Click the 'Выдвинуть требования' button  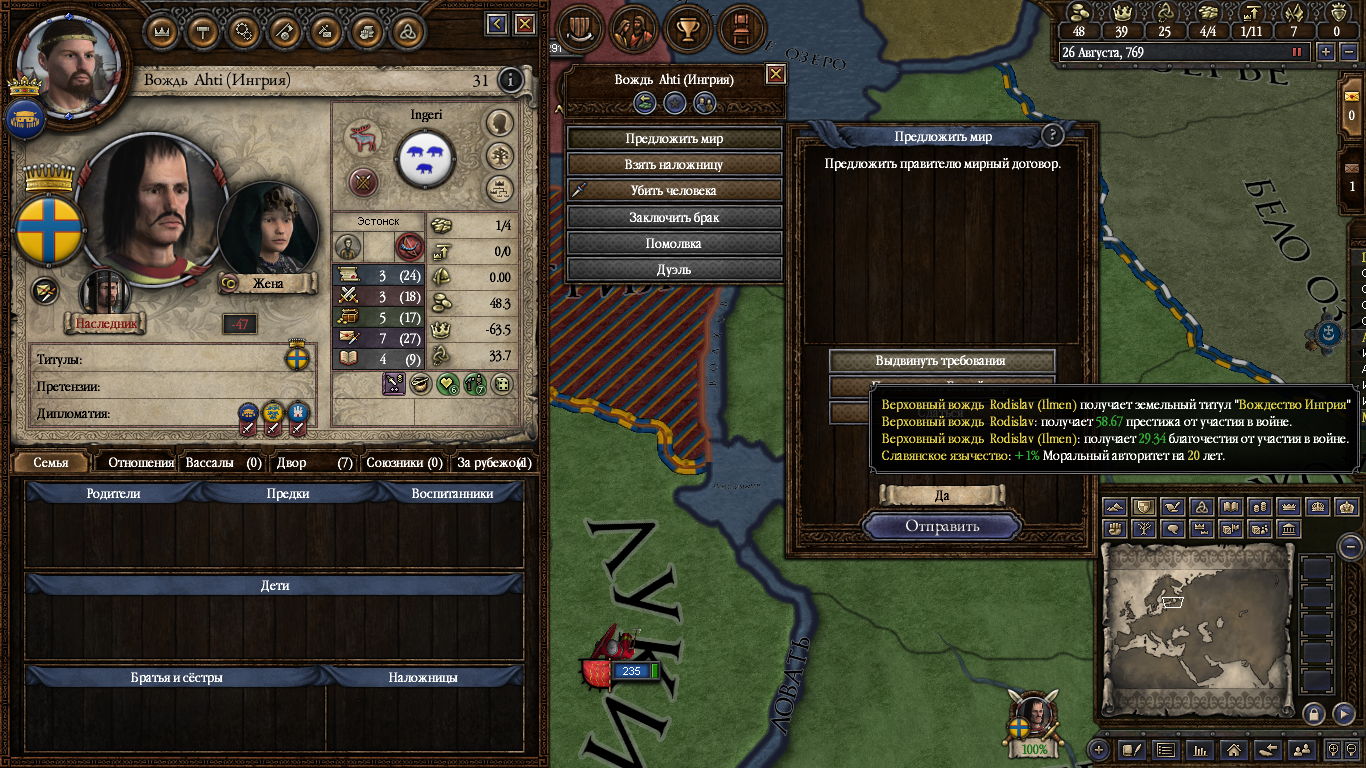tap(941, 361)
